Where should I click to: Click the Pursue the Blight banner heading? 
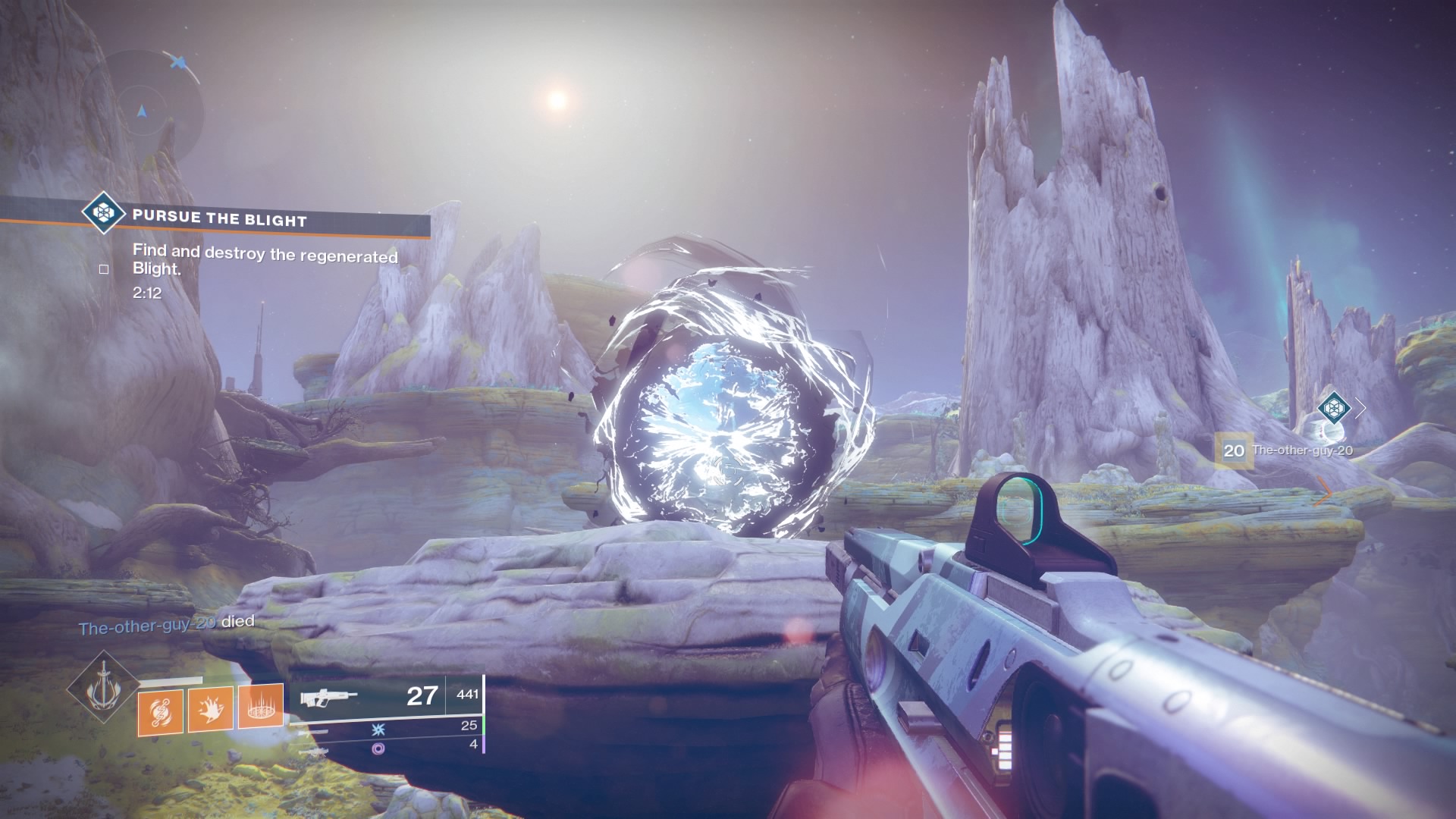220,218
